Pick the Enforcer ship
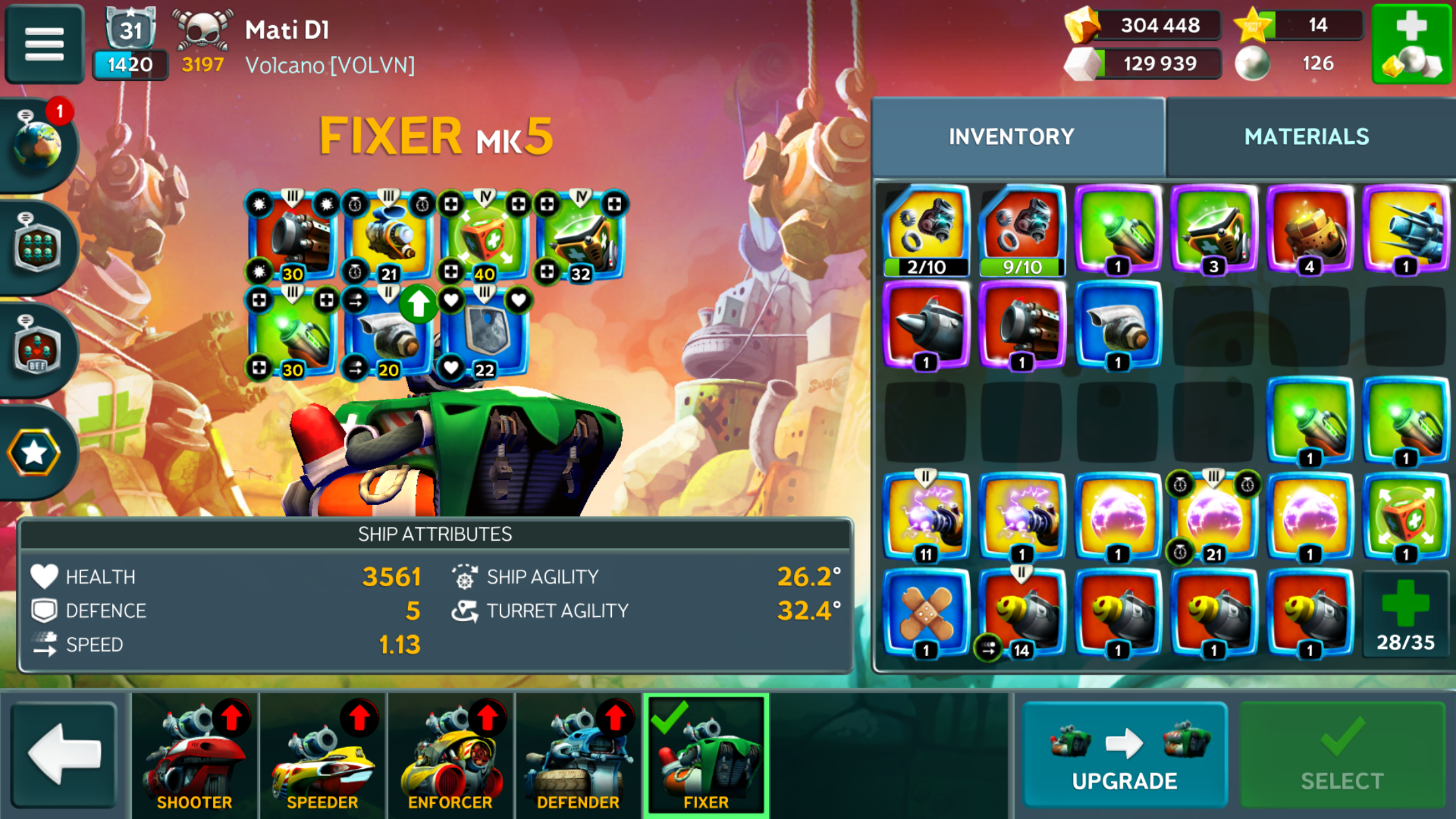Viewport: 1456px width, 819px height. 450,755
